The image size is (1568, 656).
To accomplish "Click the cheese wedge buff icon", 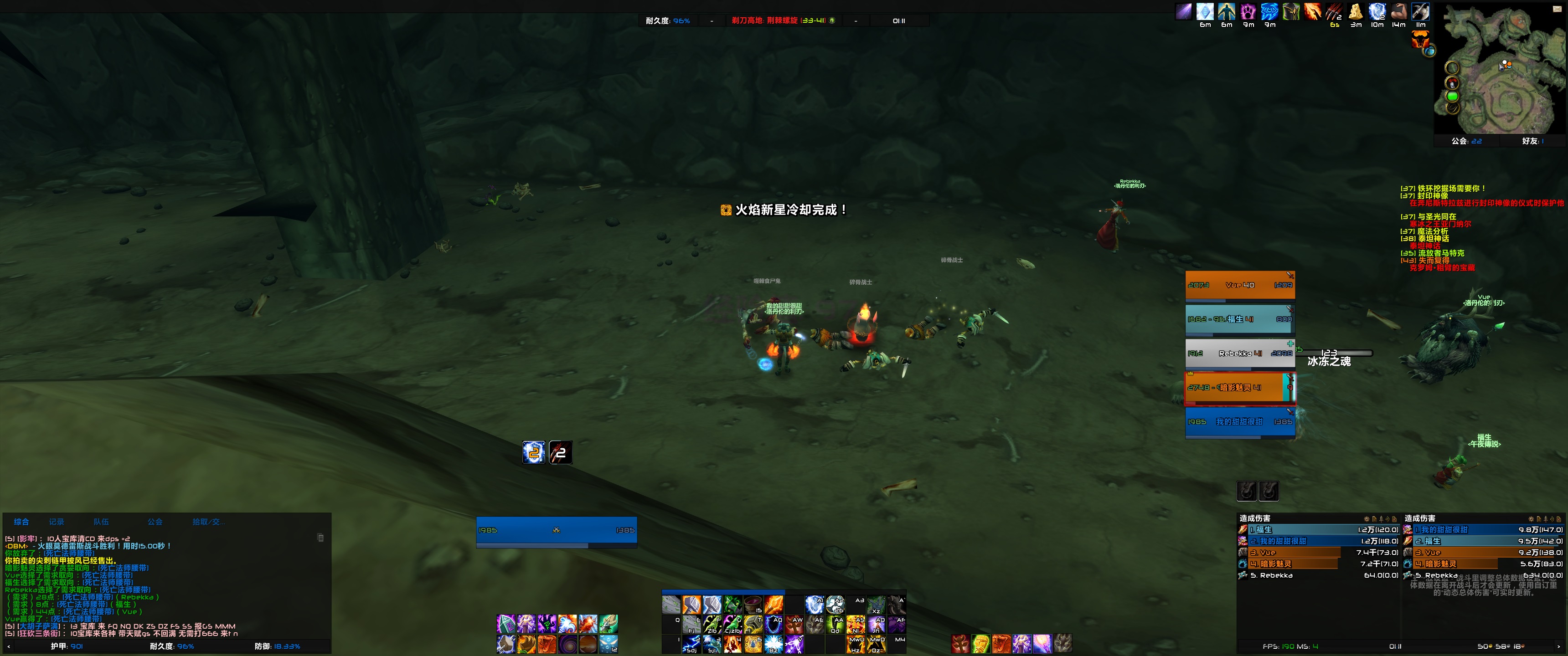I will [1356, 11].
